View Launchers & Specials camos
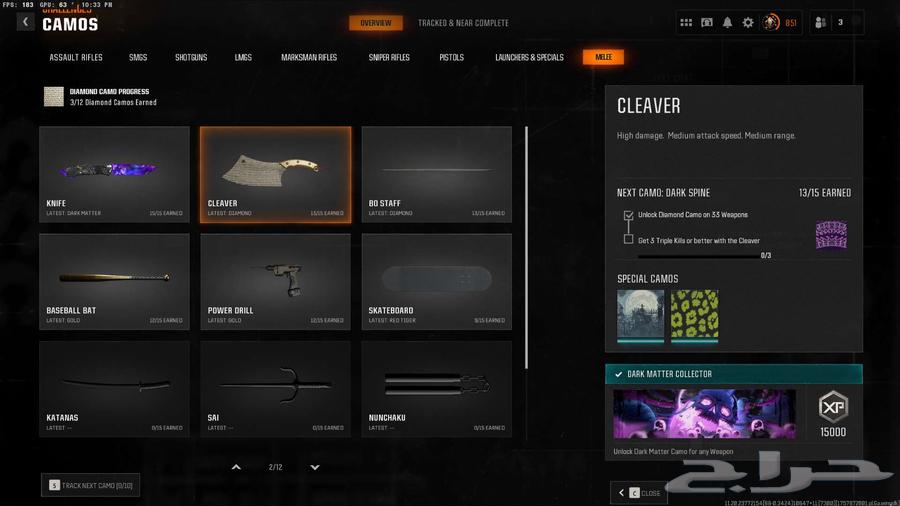 [529, 58]
